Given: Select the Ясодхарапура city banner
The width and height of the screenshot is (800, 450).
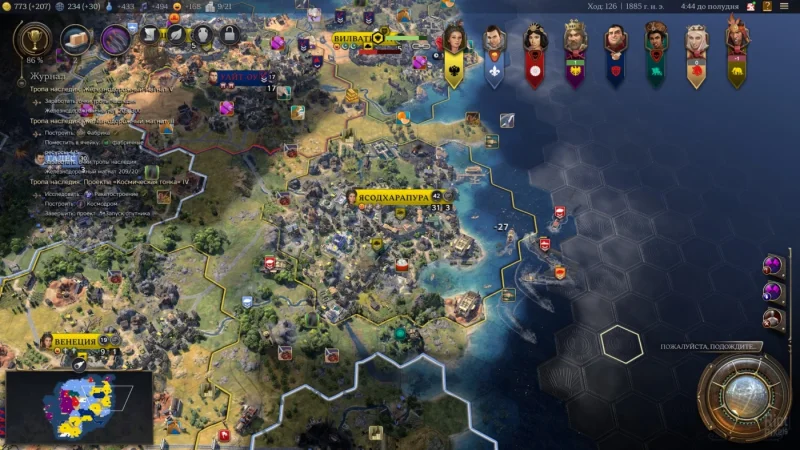Looking at the screenshot, I should (x=393, y=197).
